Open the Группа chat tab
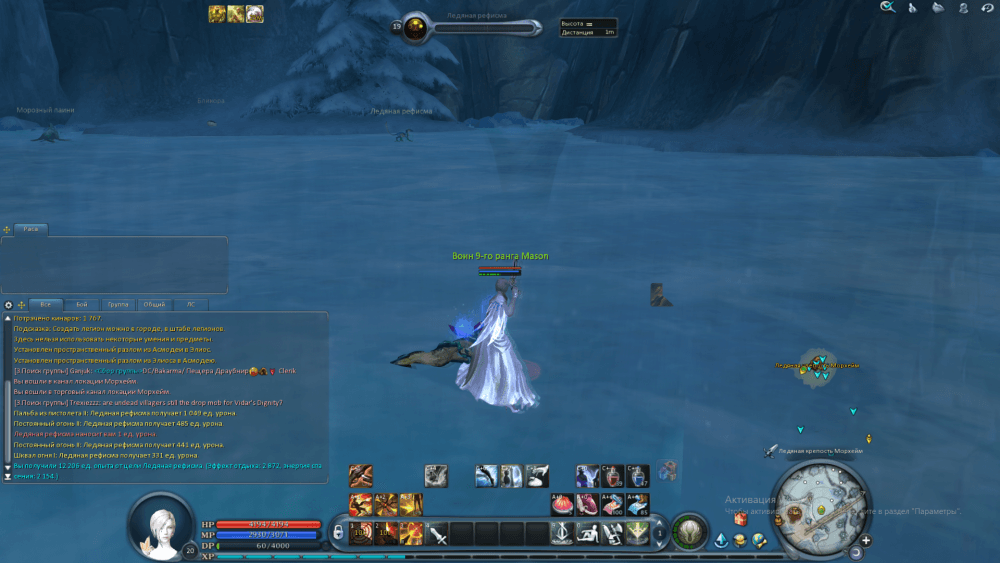 click(118, 304)
